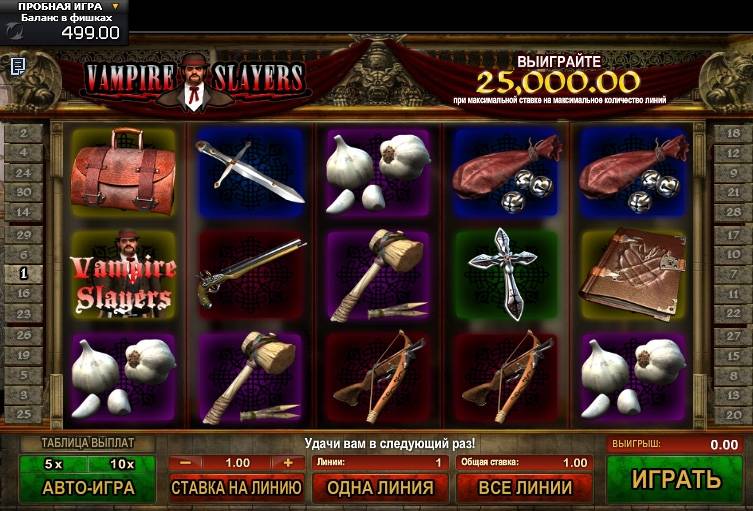Open the ТАБЛИЦА ВЫПЛАТ paytable
The width and height of the screenshot is (753, 511).
coord(87,442)
